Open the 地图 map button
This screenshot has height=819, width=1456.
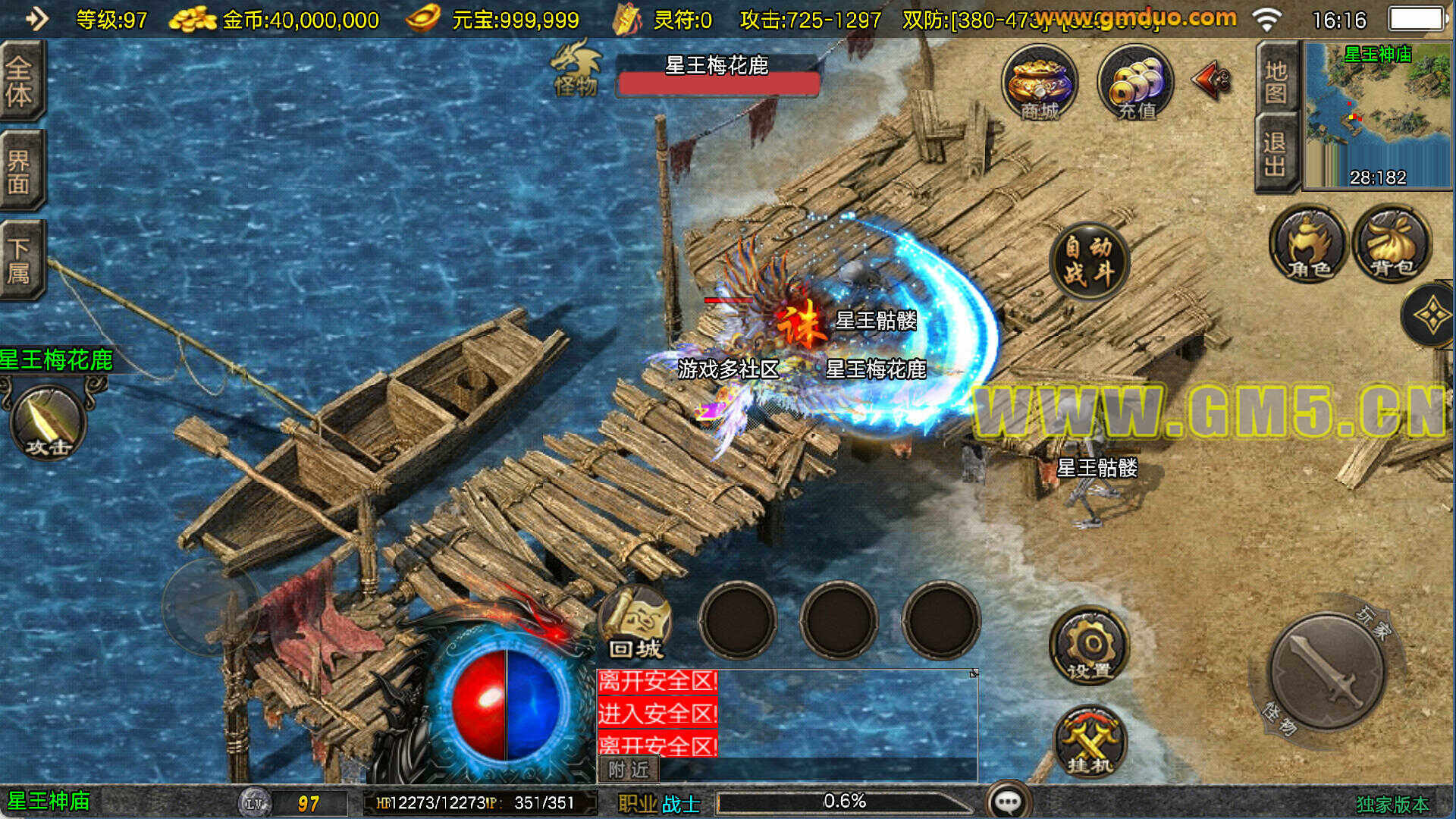[1276, 82]
